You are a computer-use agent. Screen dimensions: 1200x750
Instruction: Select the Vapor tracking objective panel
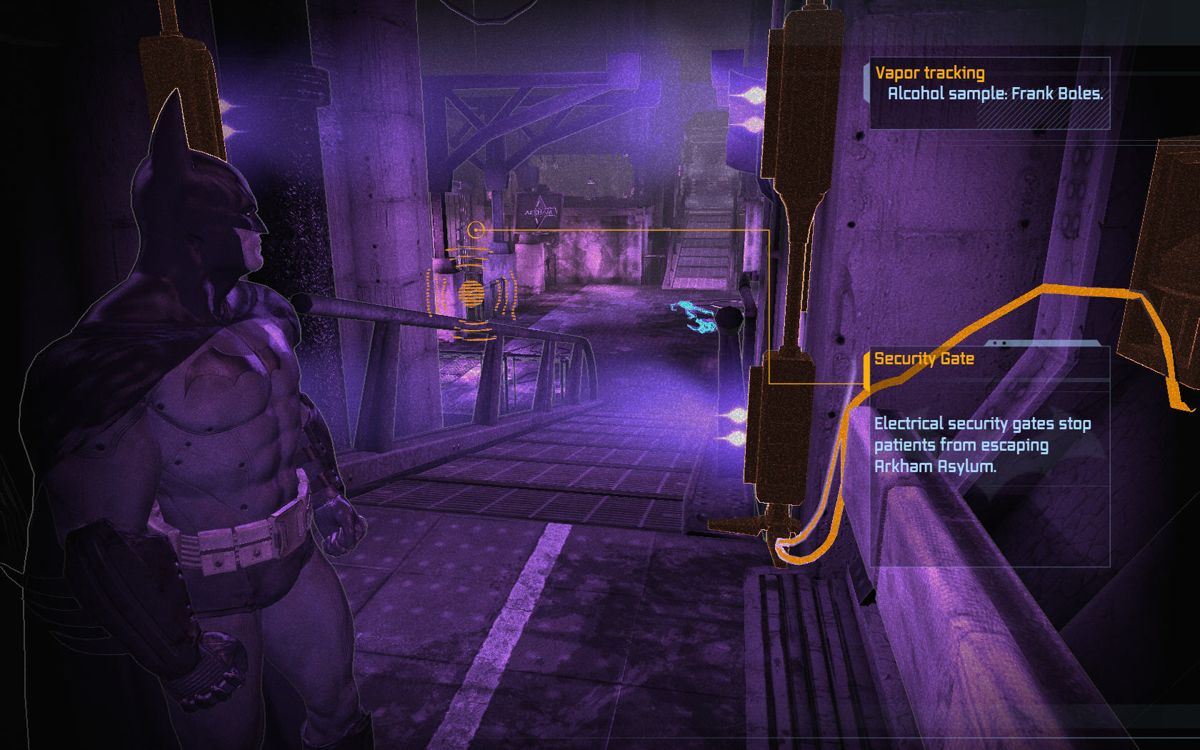(989, 92)
